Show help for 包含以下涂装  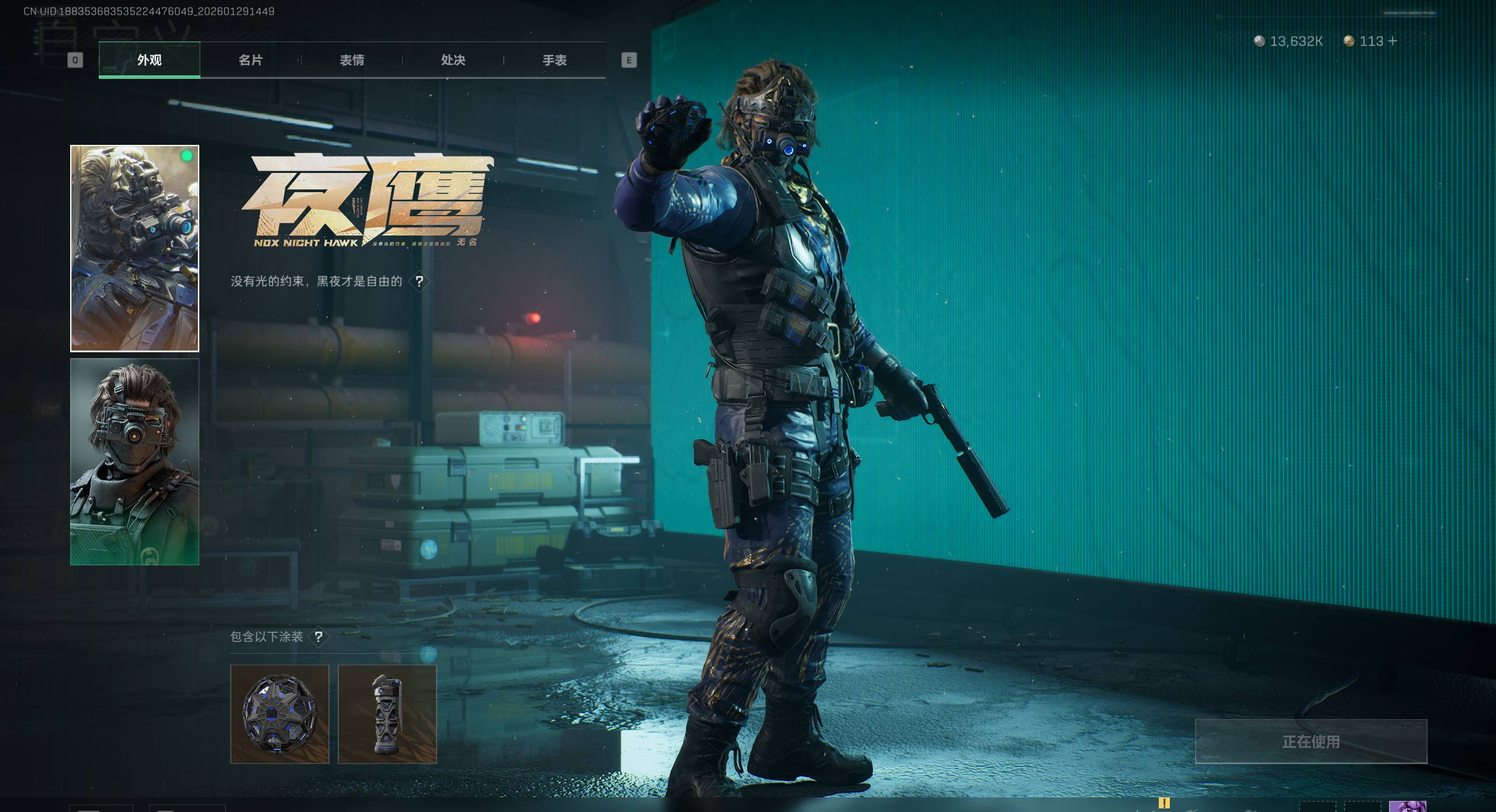point(318,637)
